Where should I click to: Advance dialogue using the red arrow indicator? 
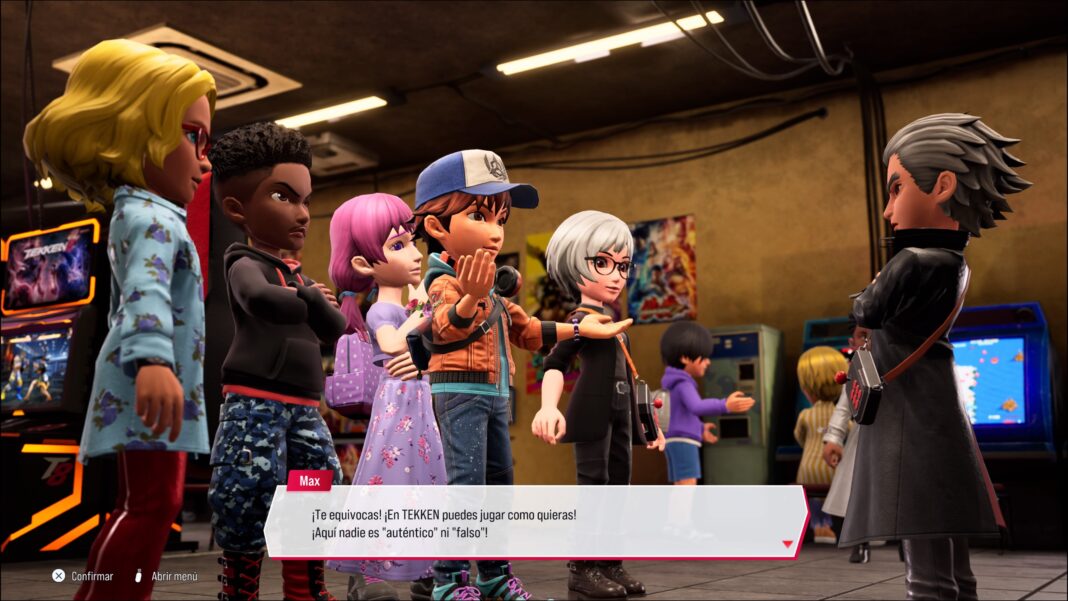coord(787,545)
